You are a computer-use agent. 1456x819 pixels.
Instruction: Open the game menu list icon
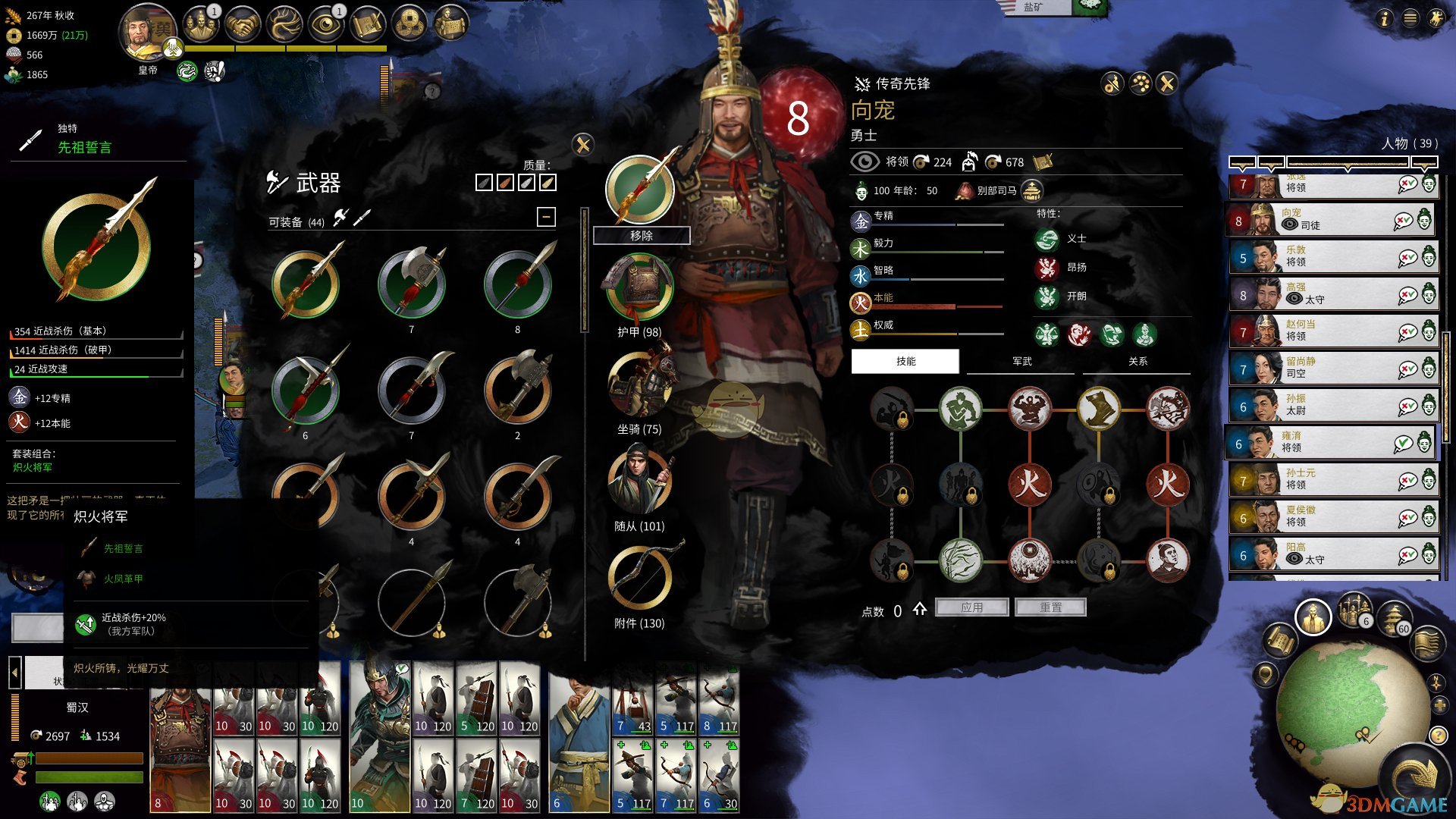(1410, 18)
